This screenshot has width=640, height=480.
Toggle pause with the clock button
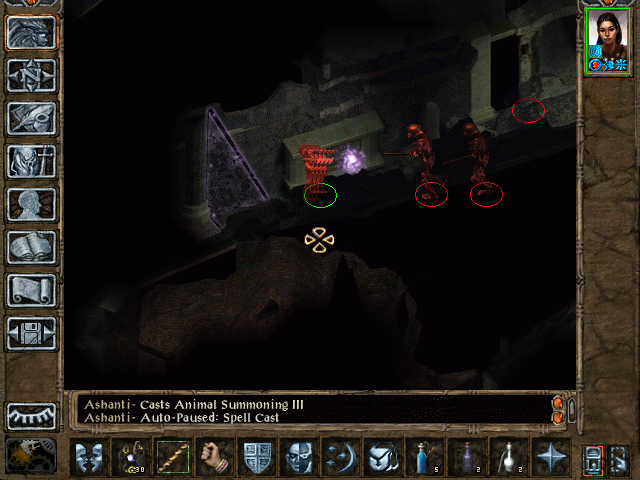31,455
